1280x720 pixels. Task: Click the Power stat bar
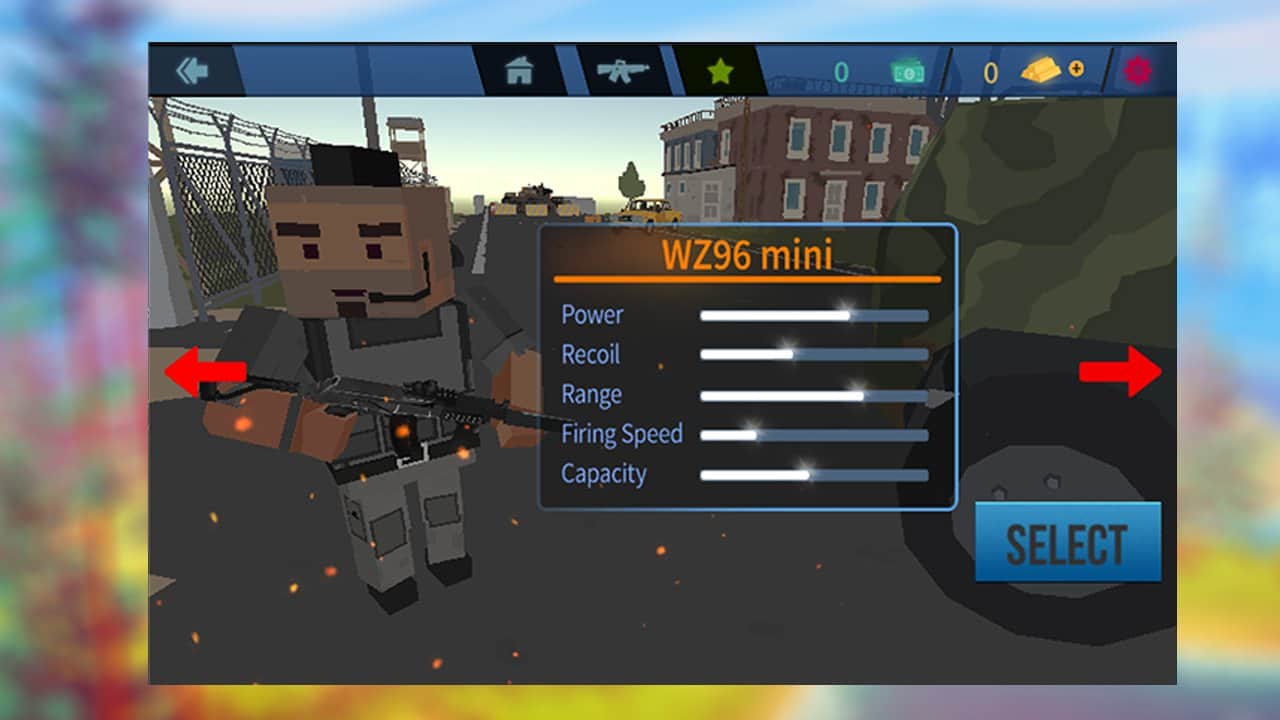(x=815, y=315)
